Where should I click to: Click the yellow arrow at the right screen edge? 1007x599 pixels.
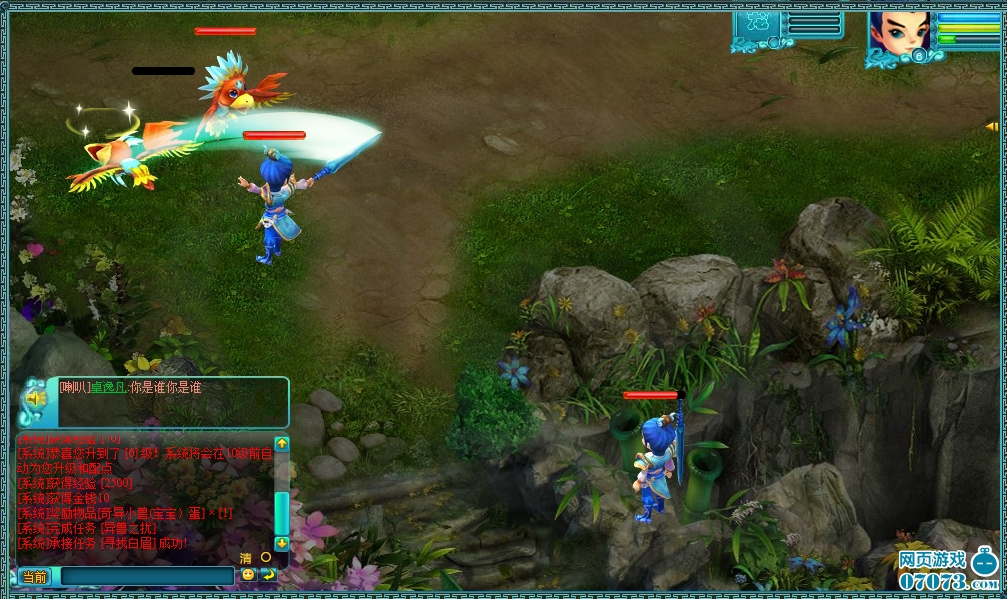click(992, 127)
